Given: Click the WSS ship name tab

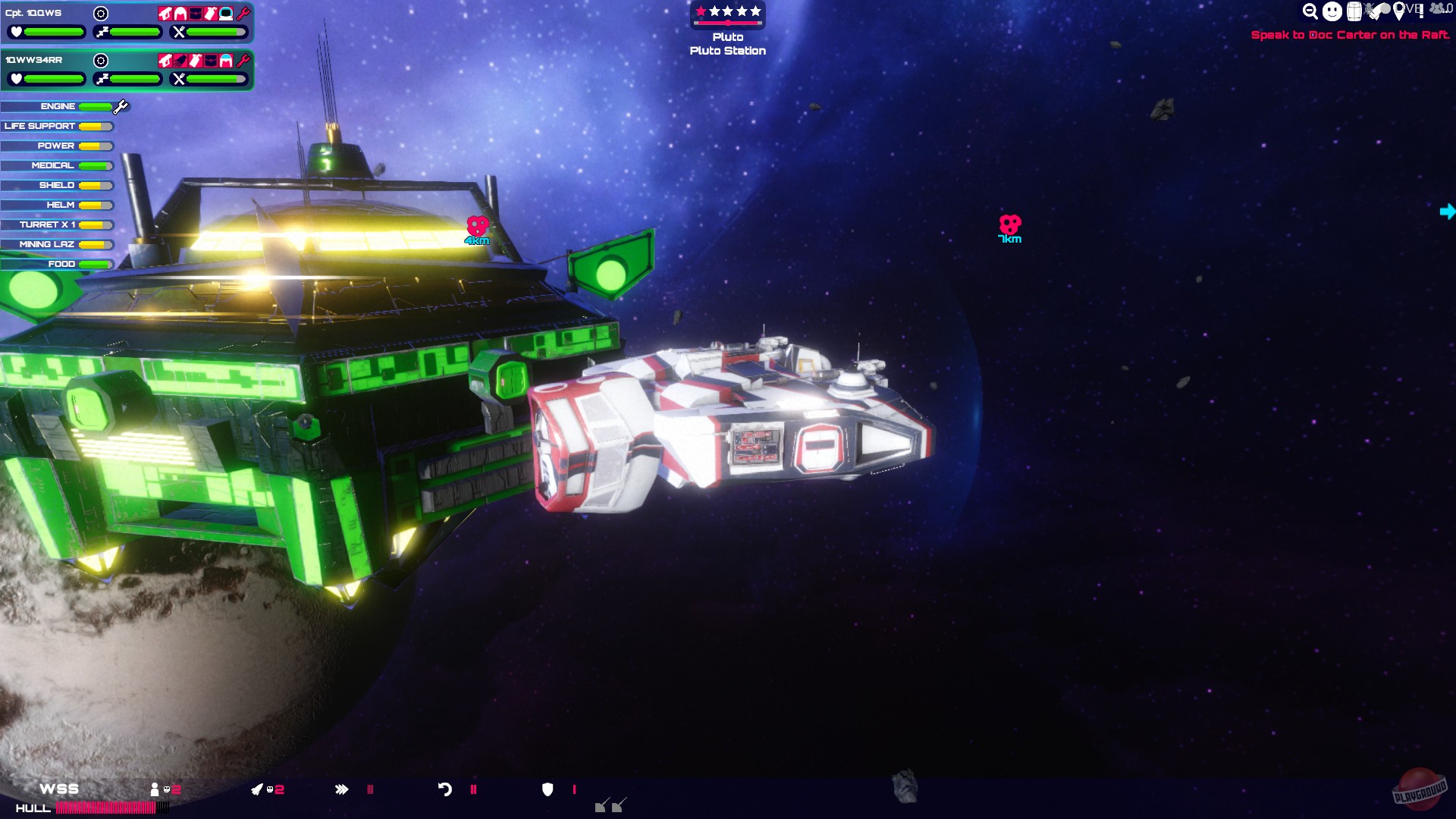Looking at the screenshot, I should tap(61, 789).
